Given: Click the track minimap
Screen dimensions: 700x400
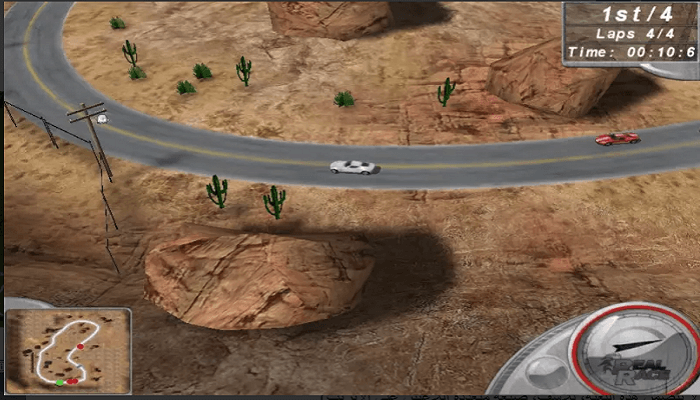Looking at the screenshot, I should click(x=67, y=350).
